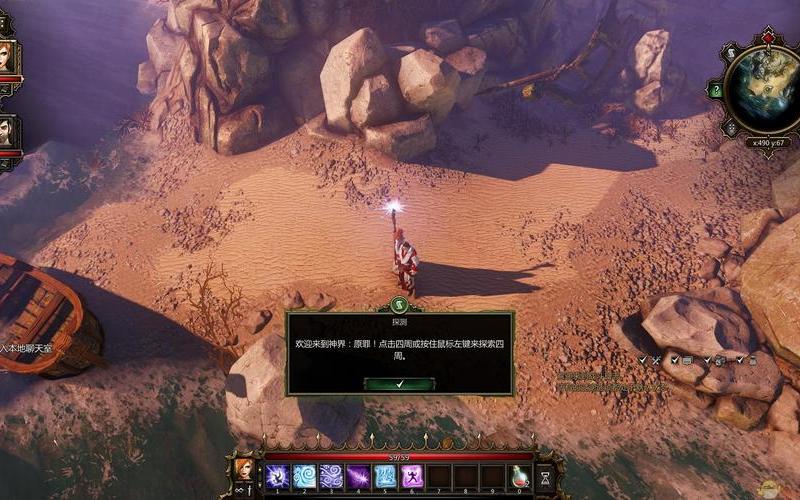Use the red potion in hotbar slot 0
This screenshot has width=800, height=500.
tap(520, 476)
